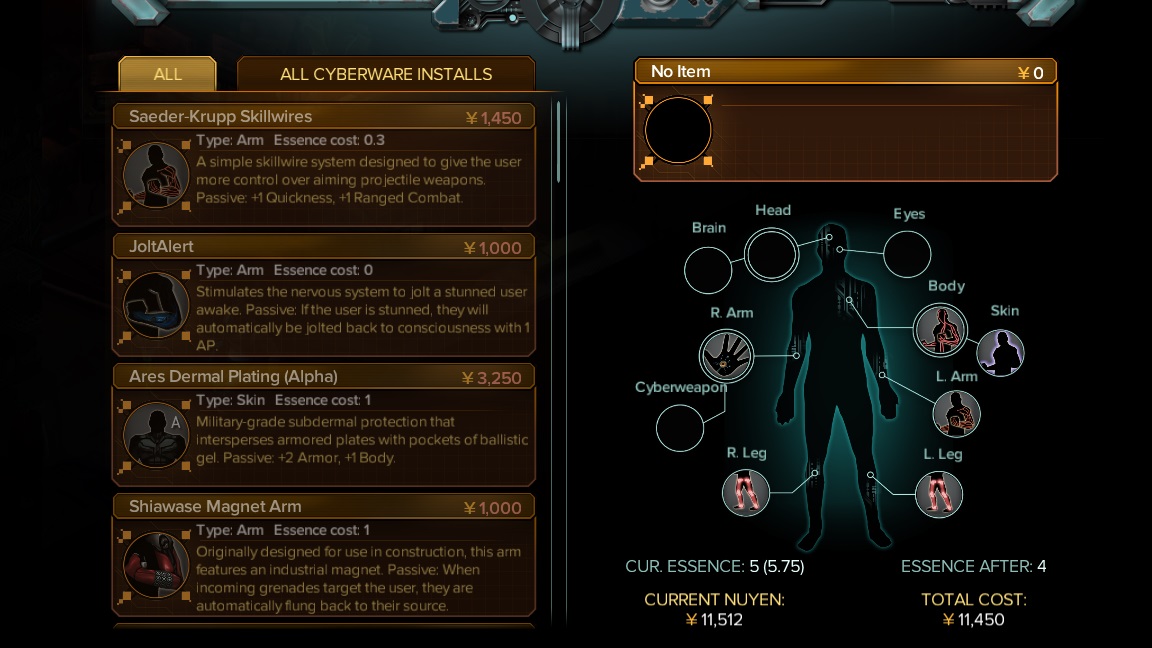Image resolution: width=1152 pixels, height=648 pixels.
Task: Select the empty Brain slot
Action: click(x=708, y=270)
